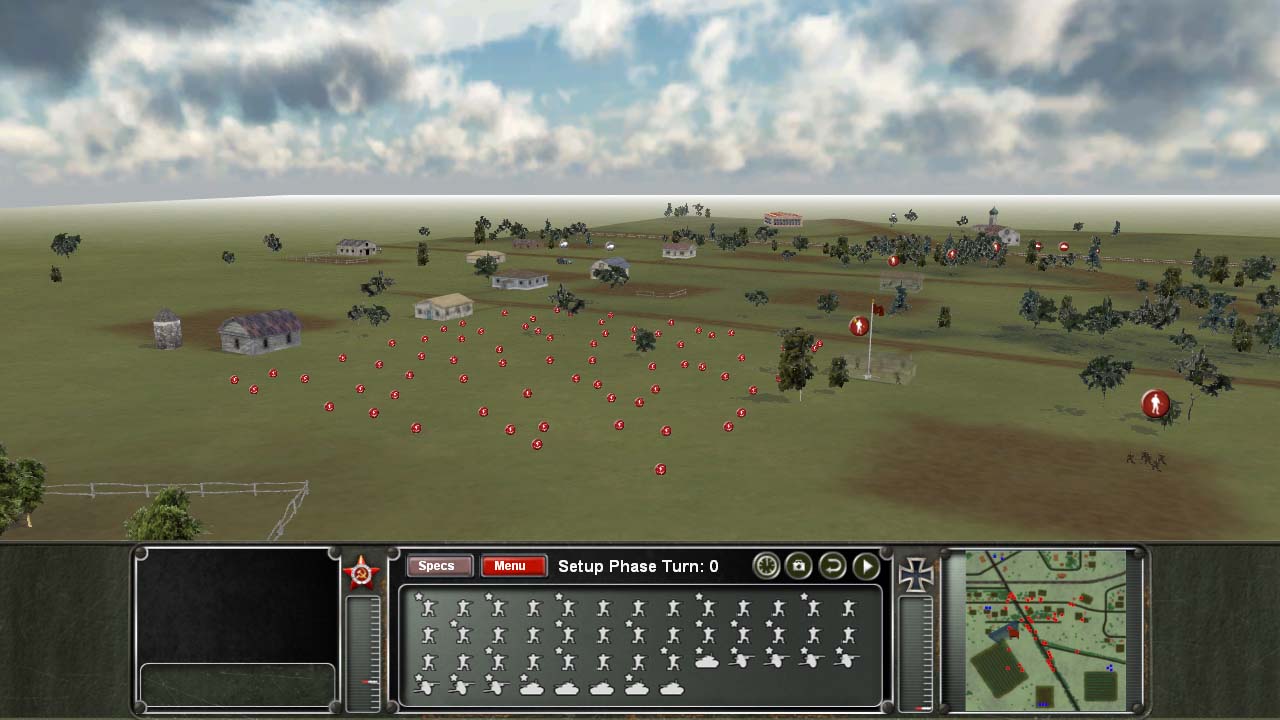The width and height of the screenshot is (1280, 720).
Task: Select the infantry marker beside the red flag
Action: [859, 326]
